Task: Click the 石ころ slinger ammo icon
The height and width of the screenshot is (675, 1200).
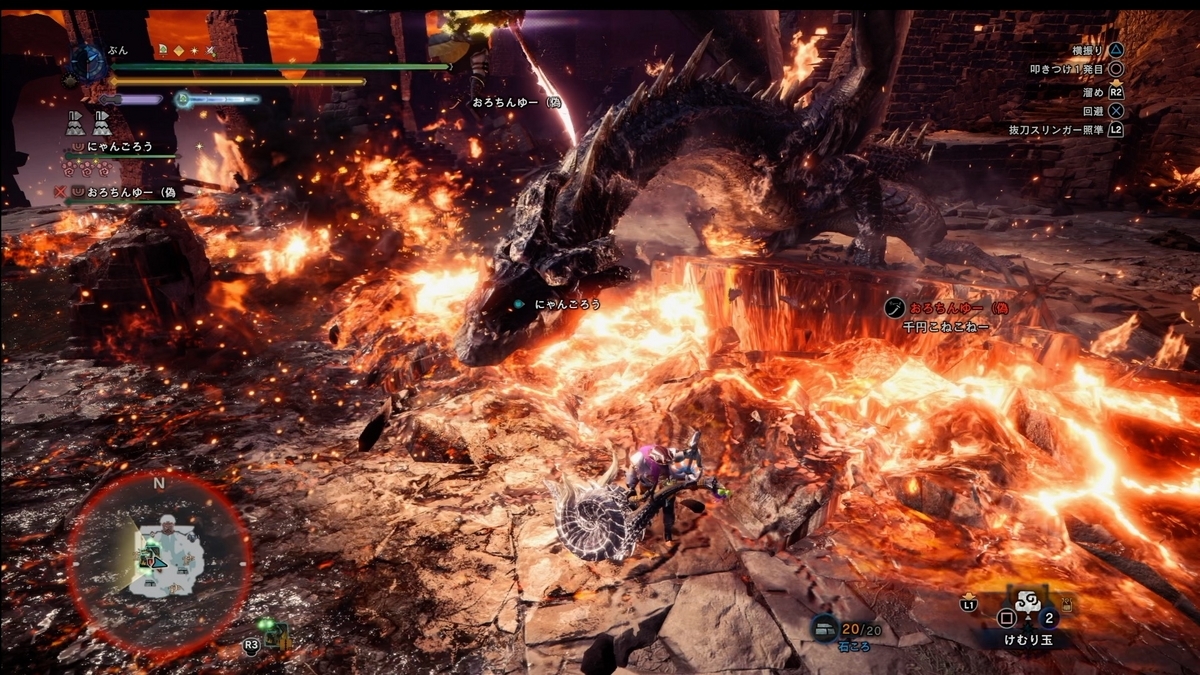Action: (x=825, y=627)
